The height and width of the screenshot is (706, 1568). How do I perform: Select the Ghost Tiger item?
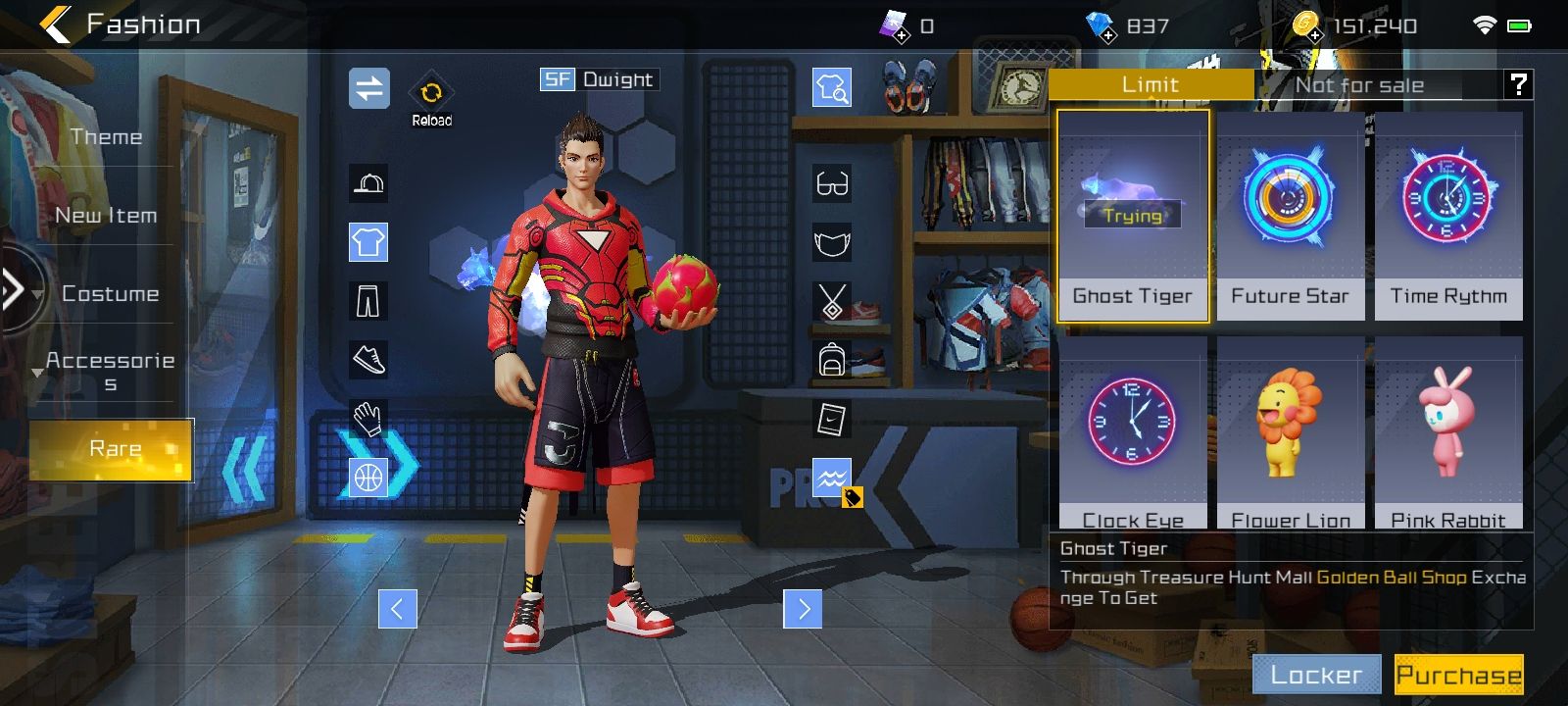[x=1133, y=216]
